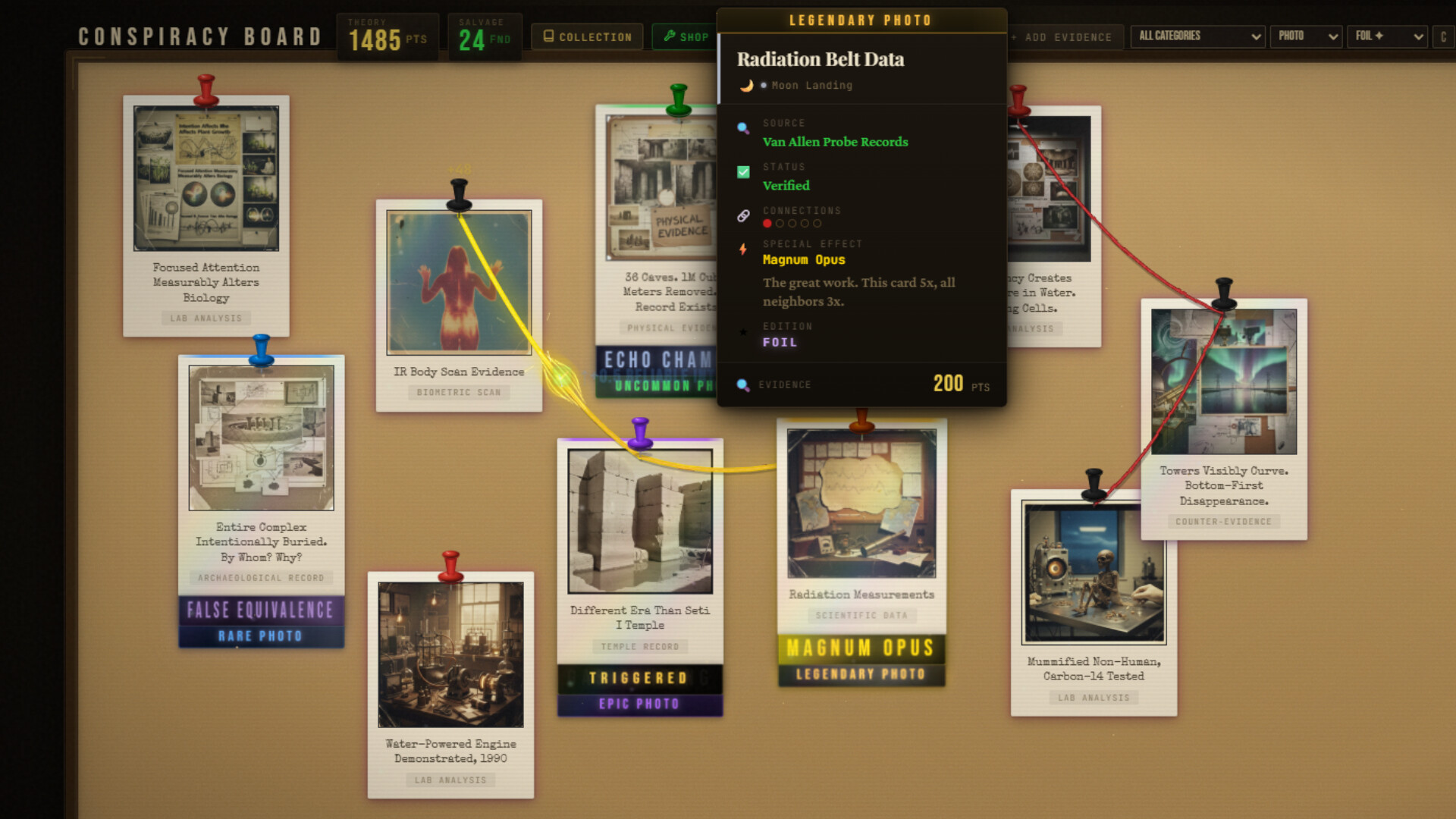
Task: Open the Collection menu
Action: tap(587, 36)
